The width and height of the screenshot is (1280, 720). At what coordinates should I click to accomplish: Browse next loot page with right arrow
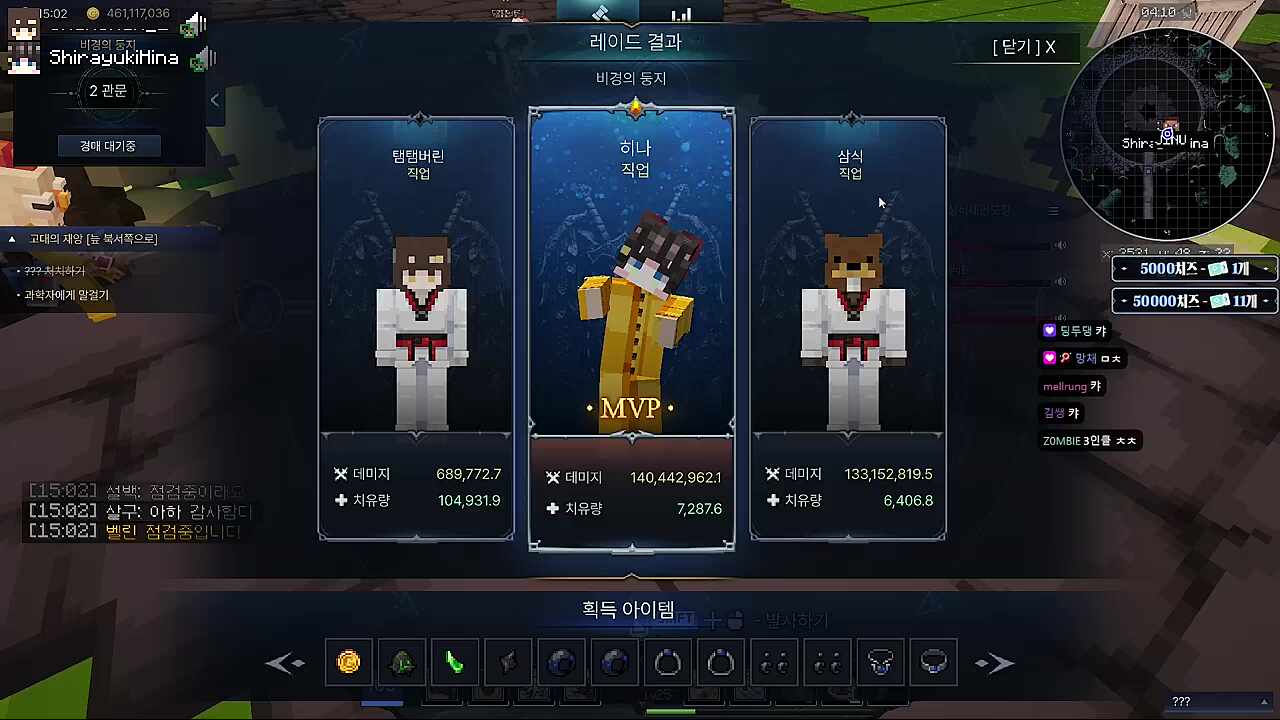pos(995,662)
